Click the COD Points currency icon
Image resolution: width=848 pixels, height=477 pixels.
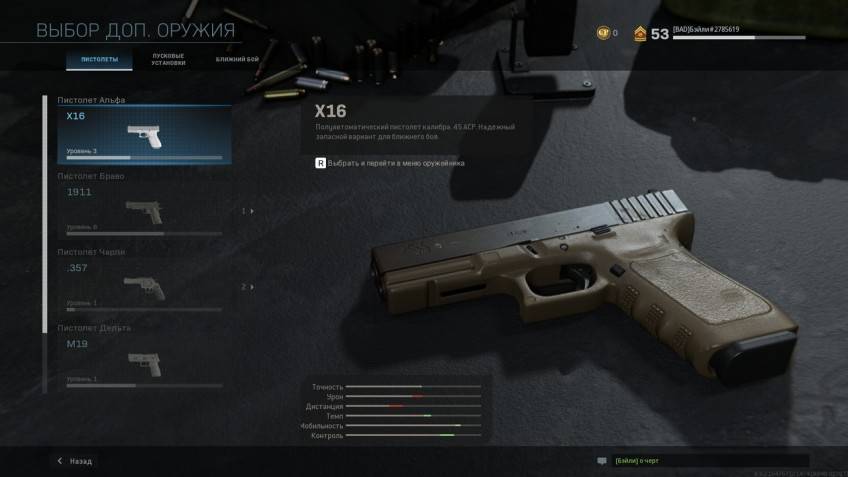click(x=603, y=33)
